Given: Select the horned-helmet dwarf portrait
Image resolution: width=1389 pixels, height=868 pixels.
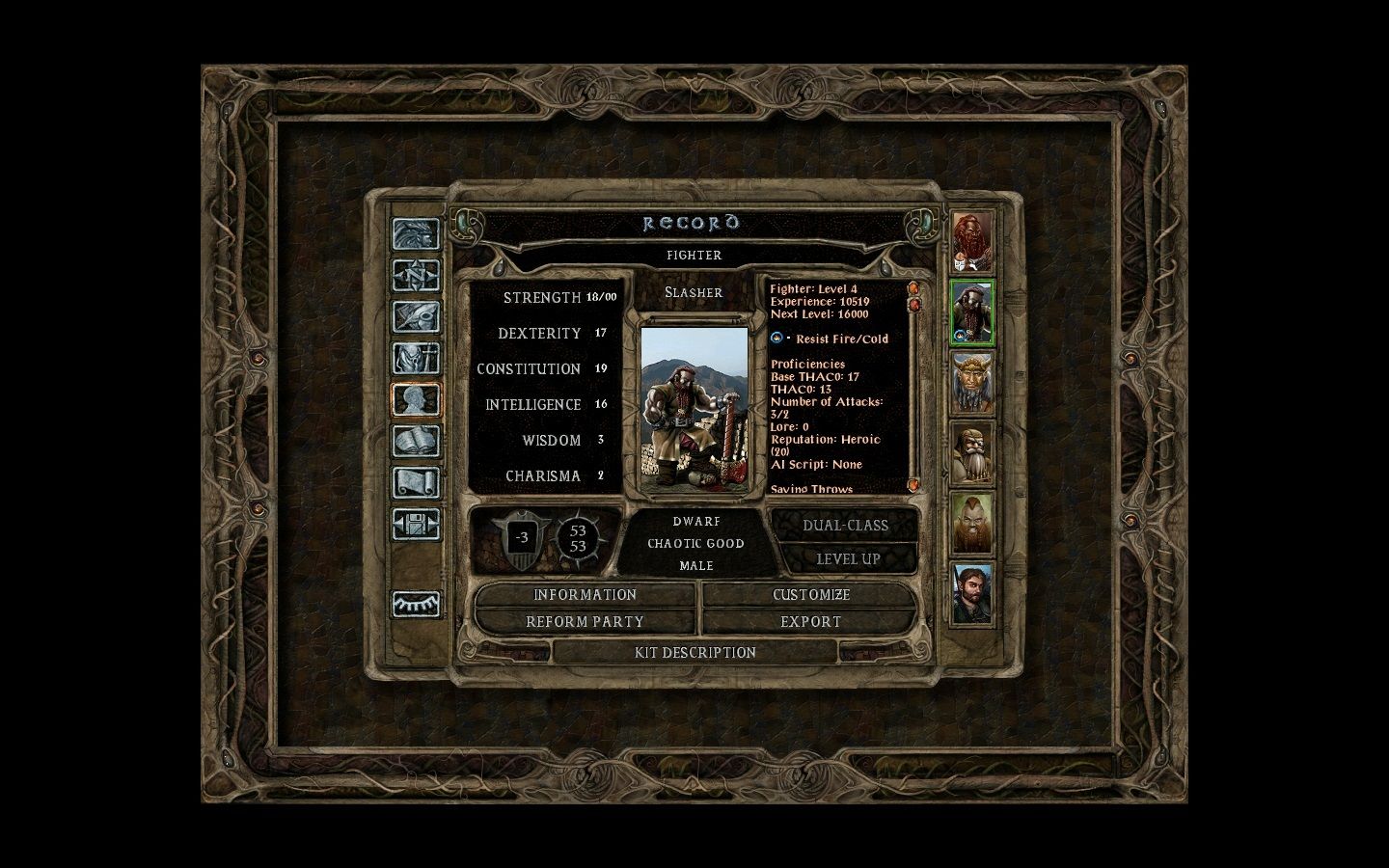Looking at the screenshot, I should pyautogui.click(x=972, y=383).
